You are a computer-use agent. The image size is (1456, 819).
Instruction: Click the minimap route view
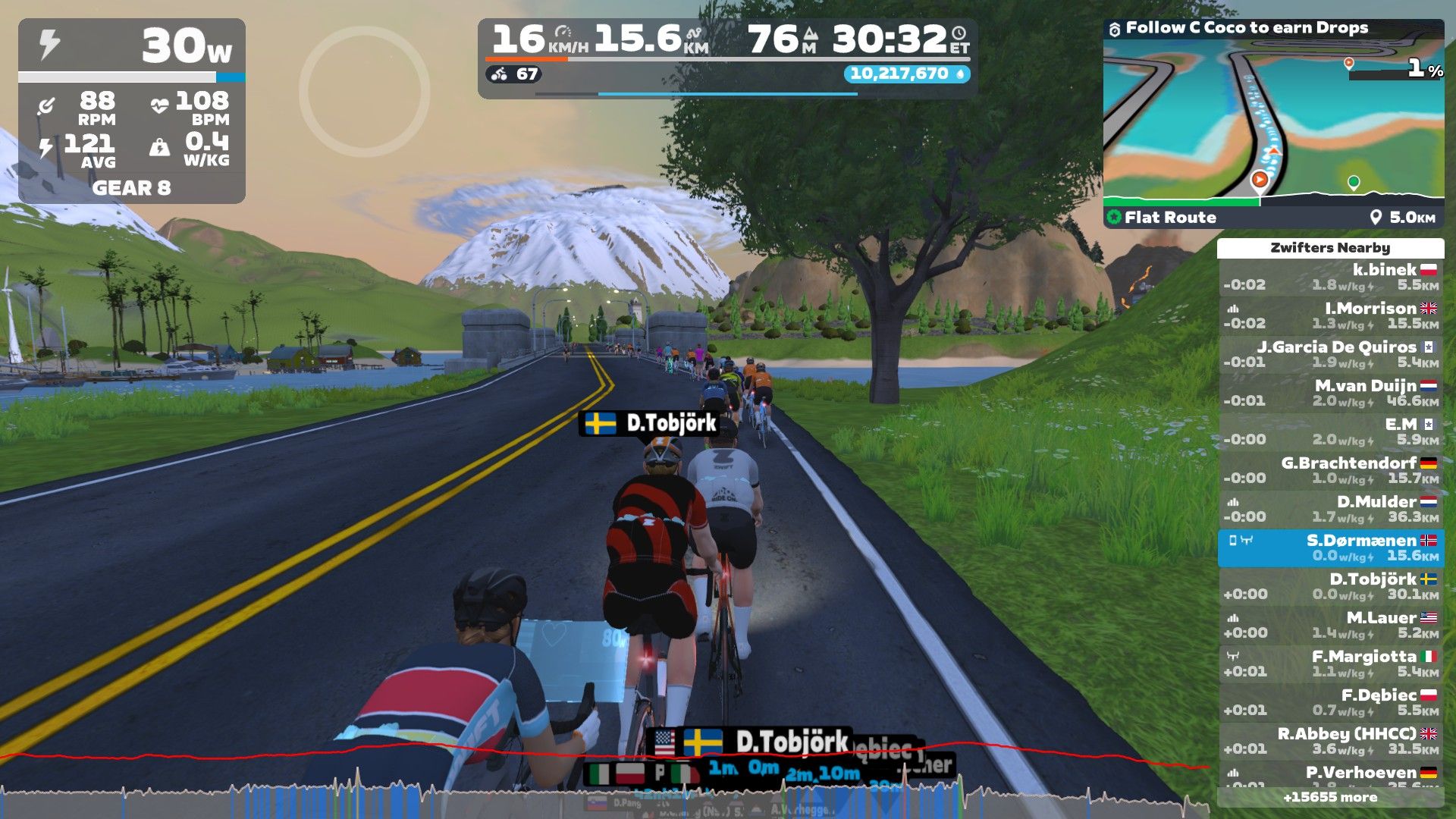pyautogui.click(x=1272, y=121)
